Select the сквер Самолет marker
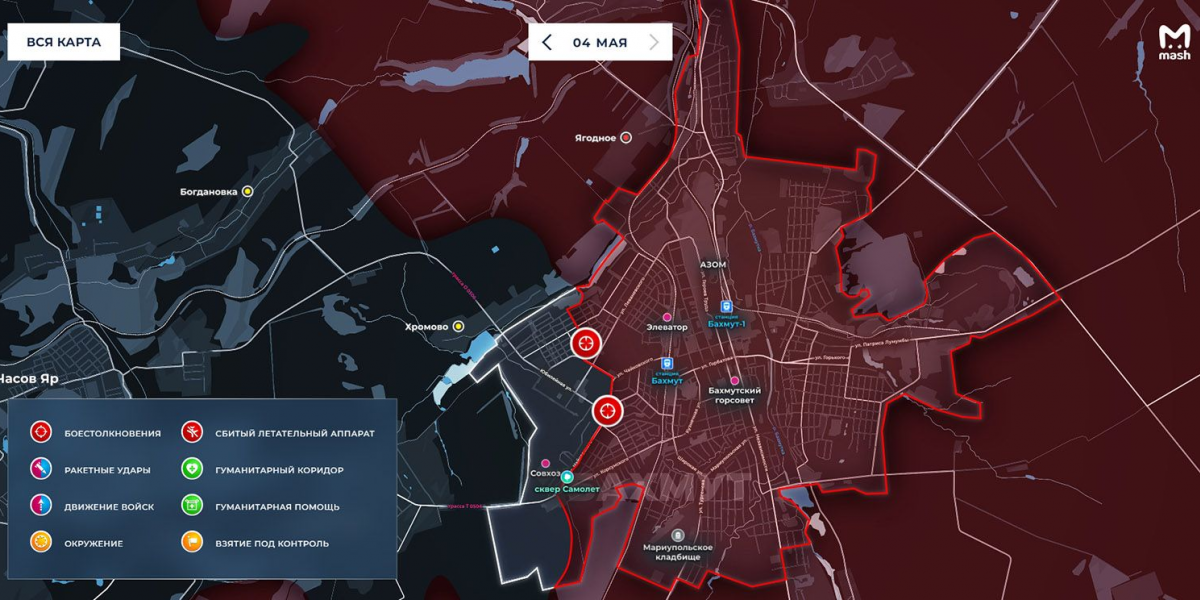The height and width of the screenshot is (600, 1200). tap(567, 477)
